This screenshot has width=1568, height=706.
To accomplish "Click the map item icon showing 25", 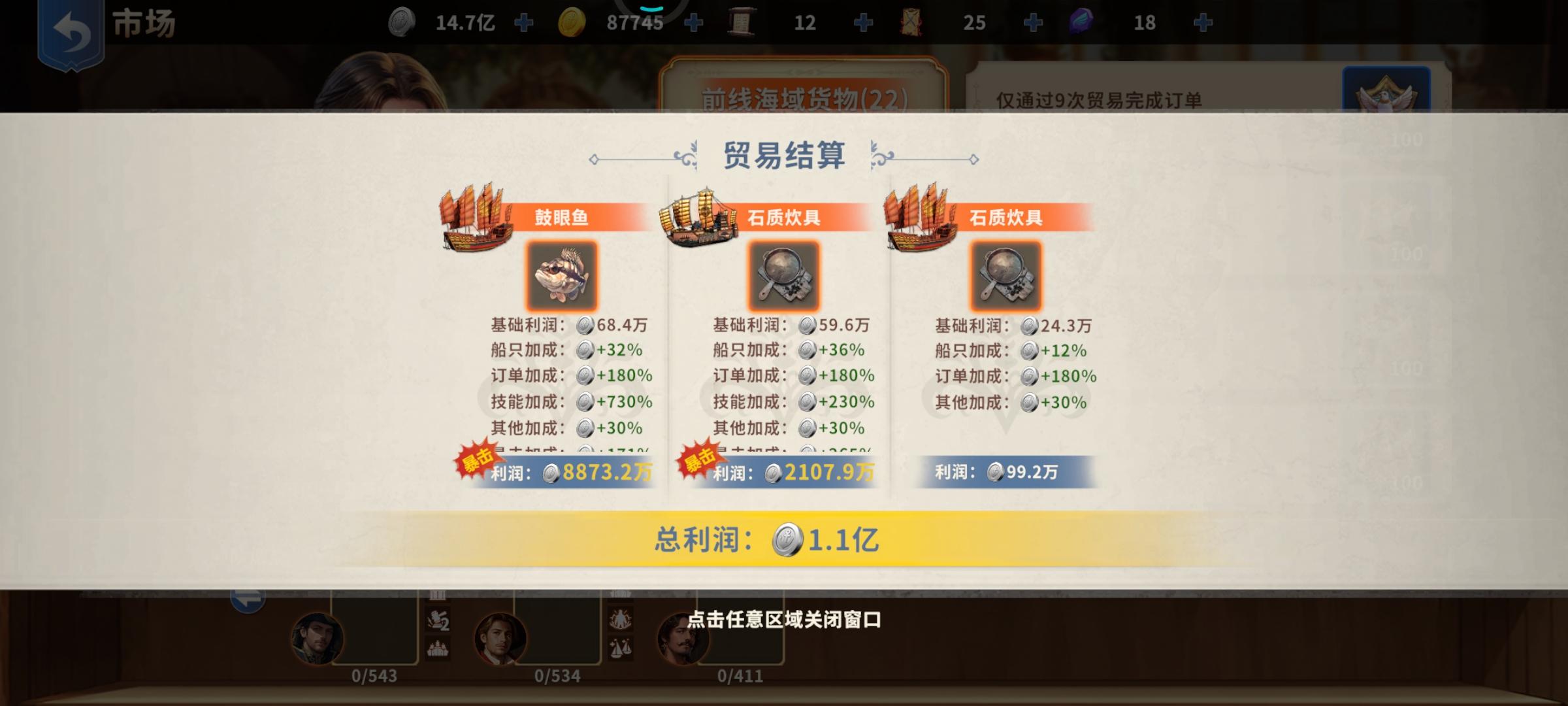I will click(911, 22).
